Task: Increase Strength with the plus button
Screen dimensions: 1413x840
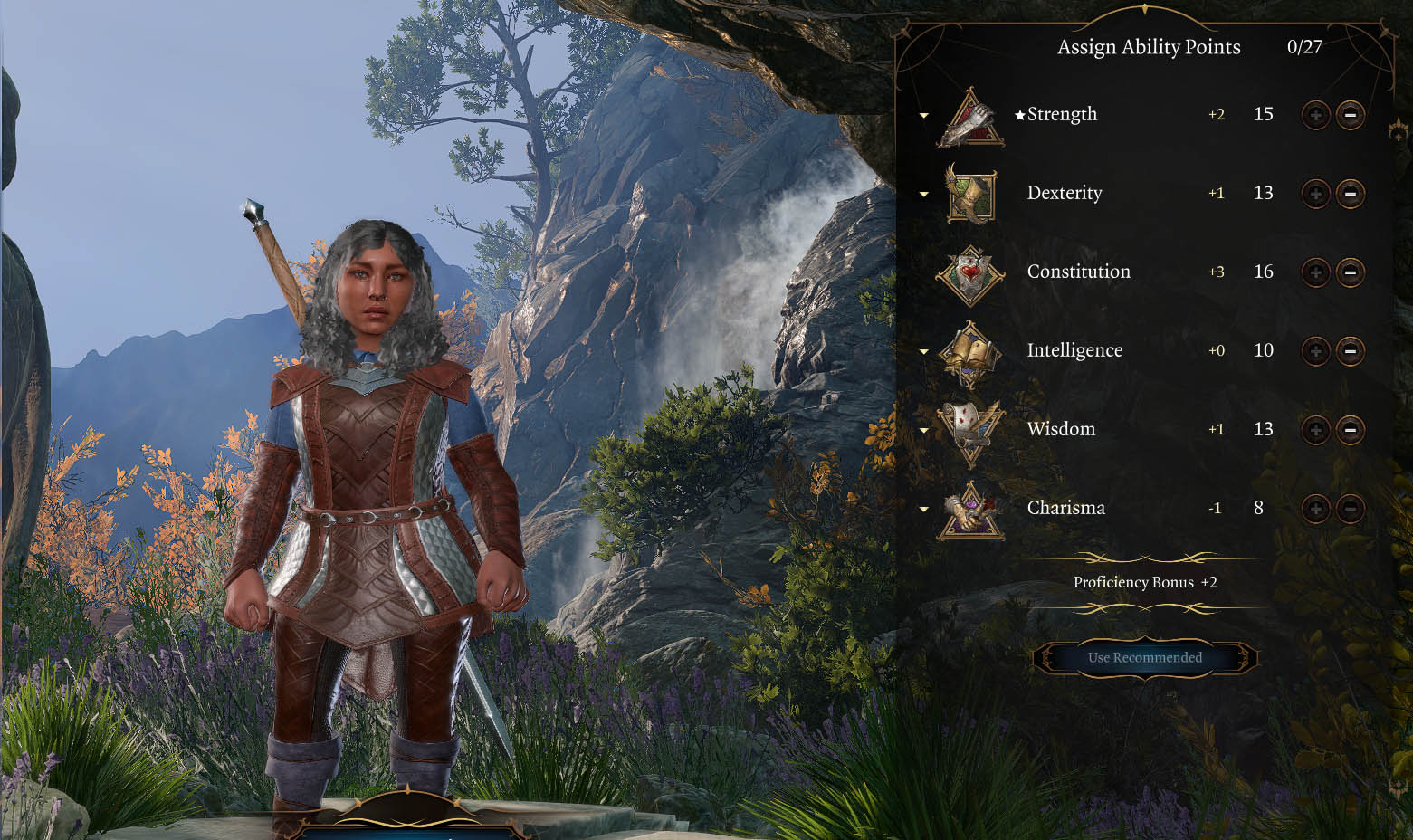Action: [x=1315, y=115]
